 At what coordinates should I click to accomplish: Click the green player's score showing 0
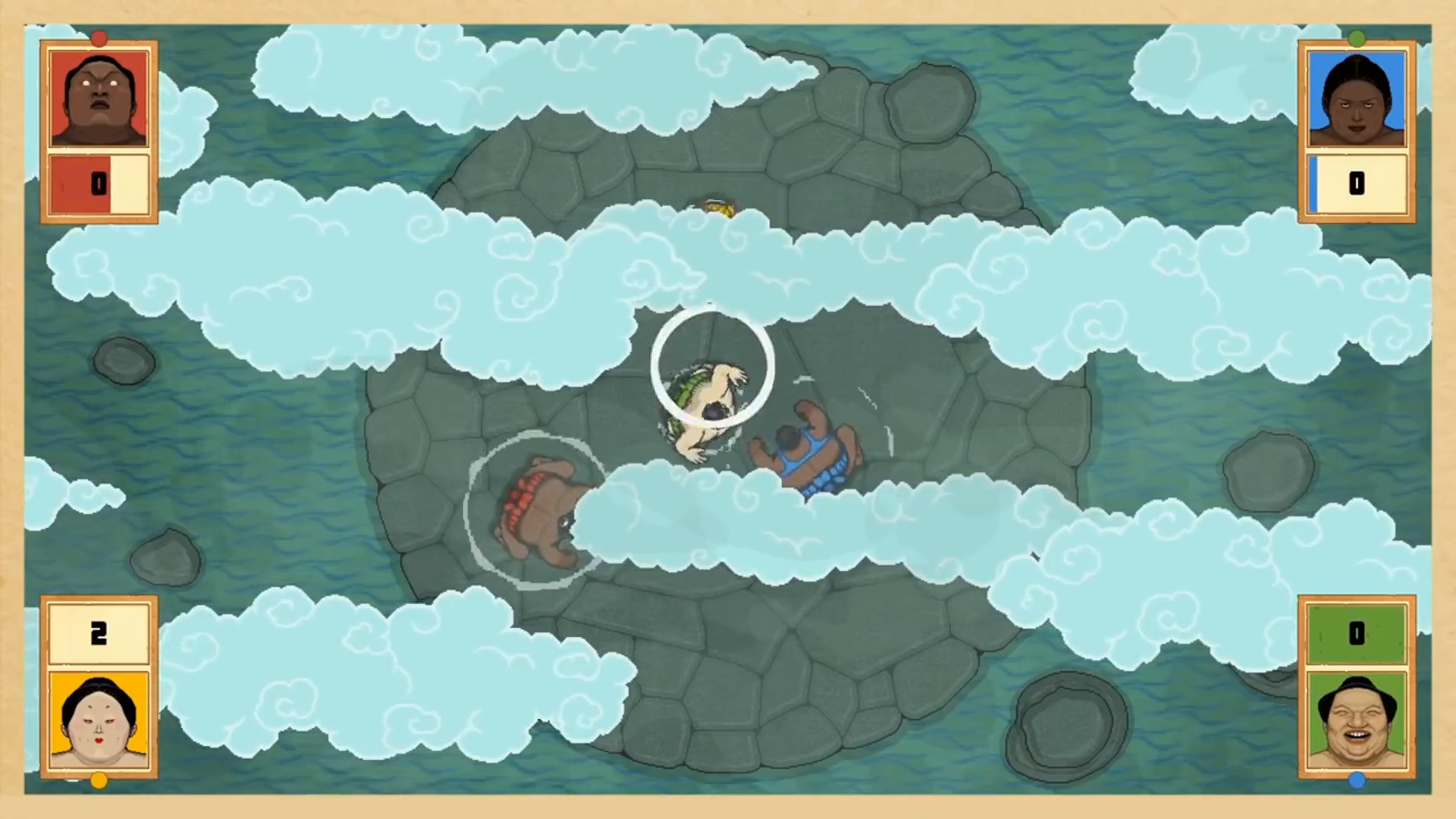1357,633
